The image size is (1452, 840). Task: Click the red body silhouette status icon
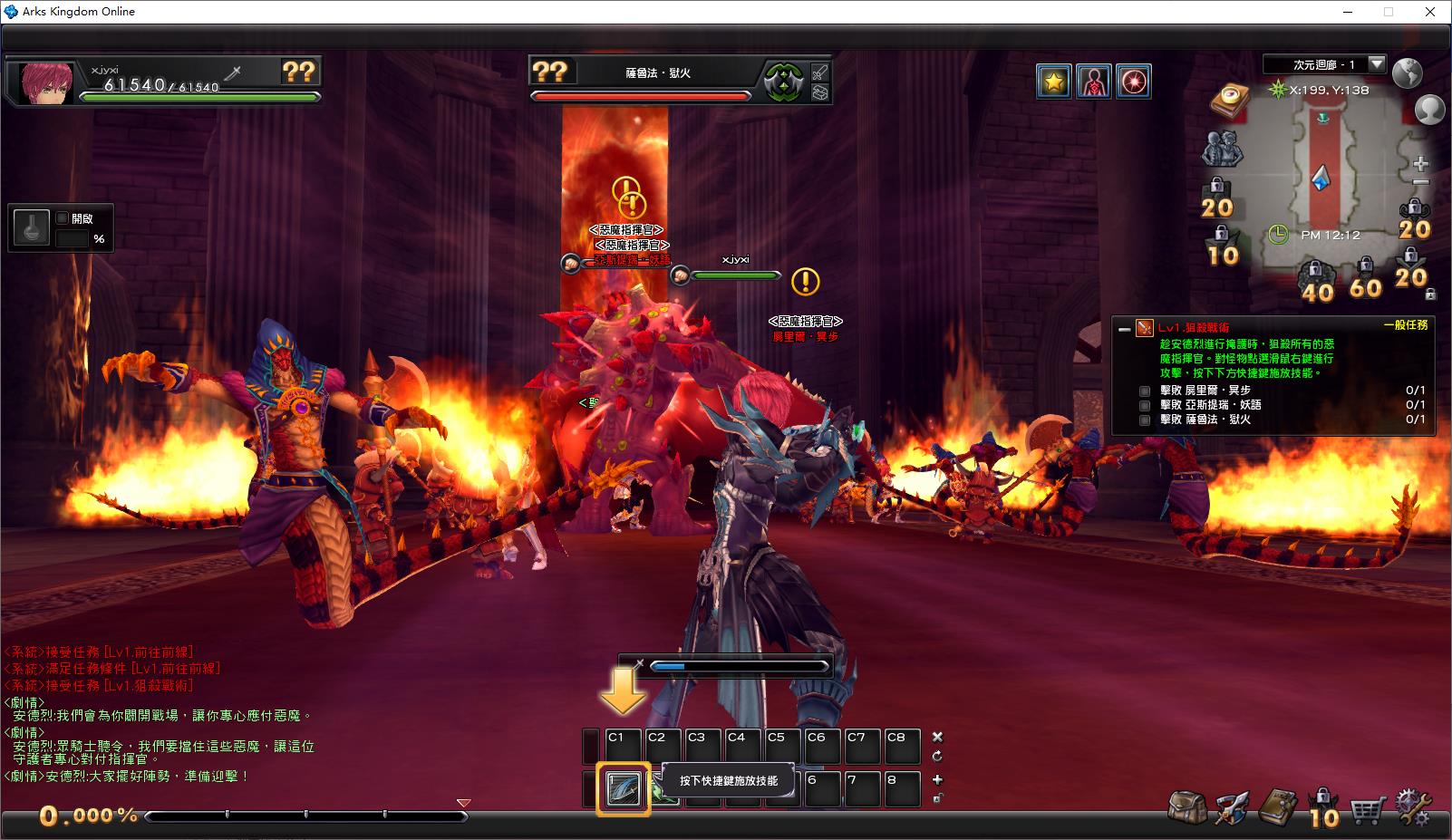(x=1093, y=82)
